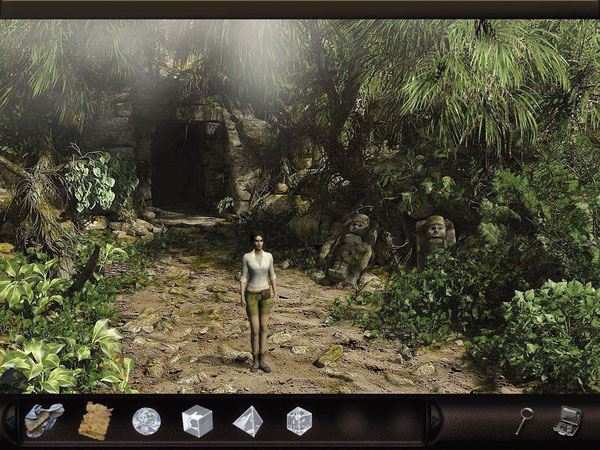Click the inventory right arrow button
This screenshot has height=450, width=600.
(x=435, y=421)
